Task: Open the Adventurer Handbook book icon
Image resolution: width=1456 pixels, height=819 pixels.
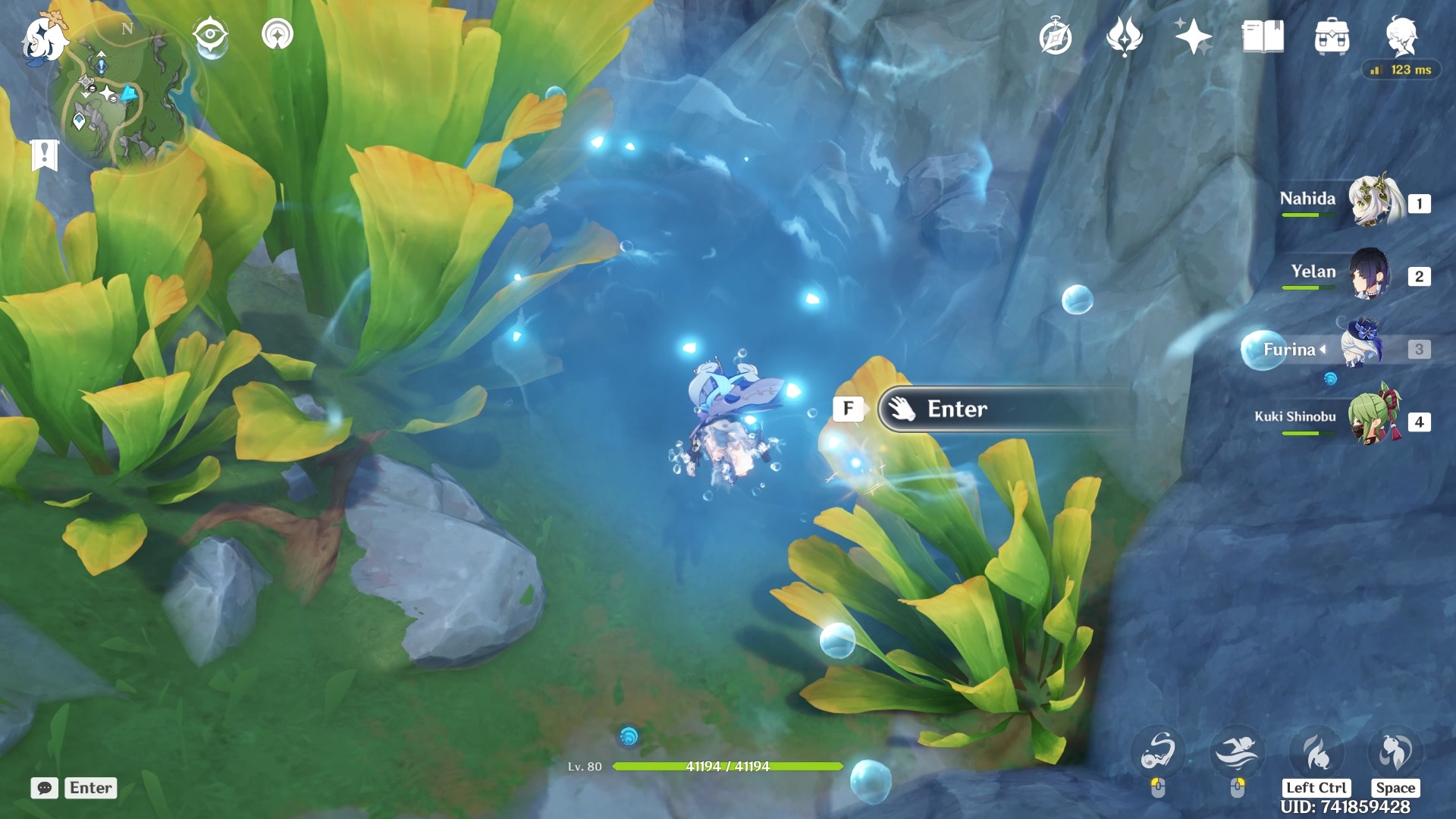Action: pos(1263,36)
